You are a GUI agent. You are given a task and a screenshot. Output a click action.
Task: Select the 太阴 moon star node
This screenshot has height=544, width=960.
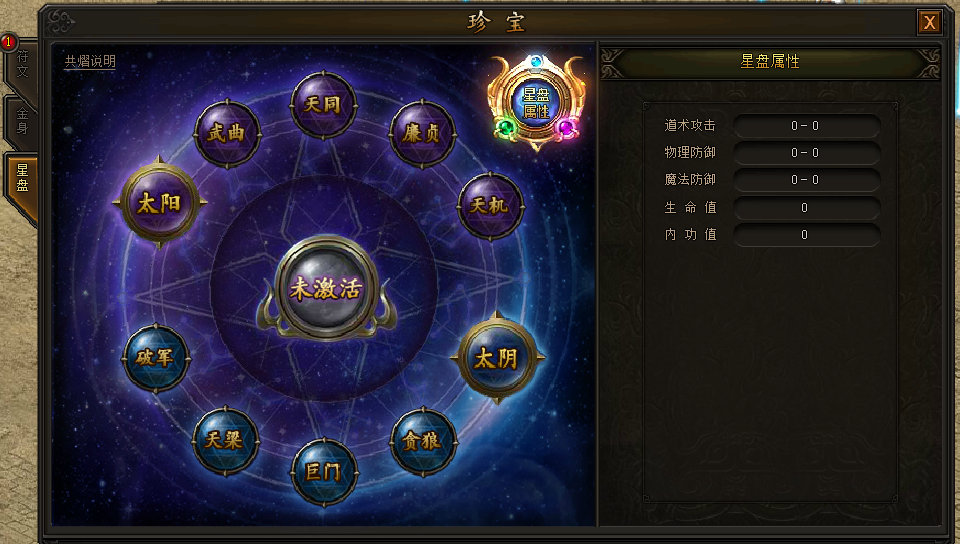[x=497, y=357]
